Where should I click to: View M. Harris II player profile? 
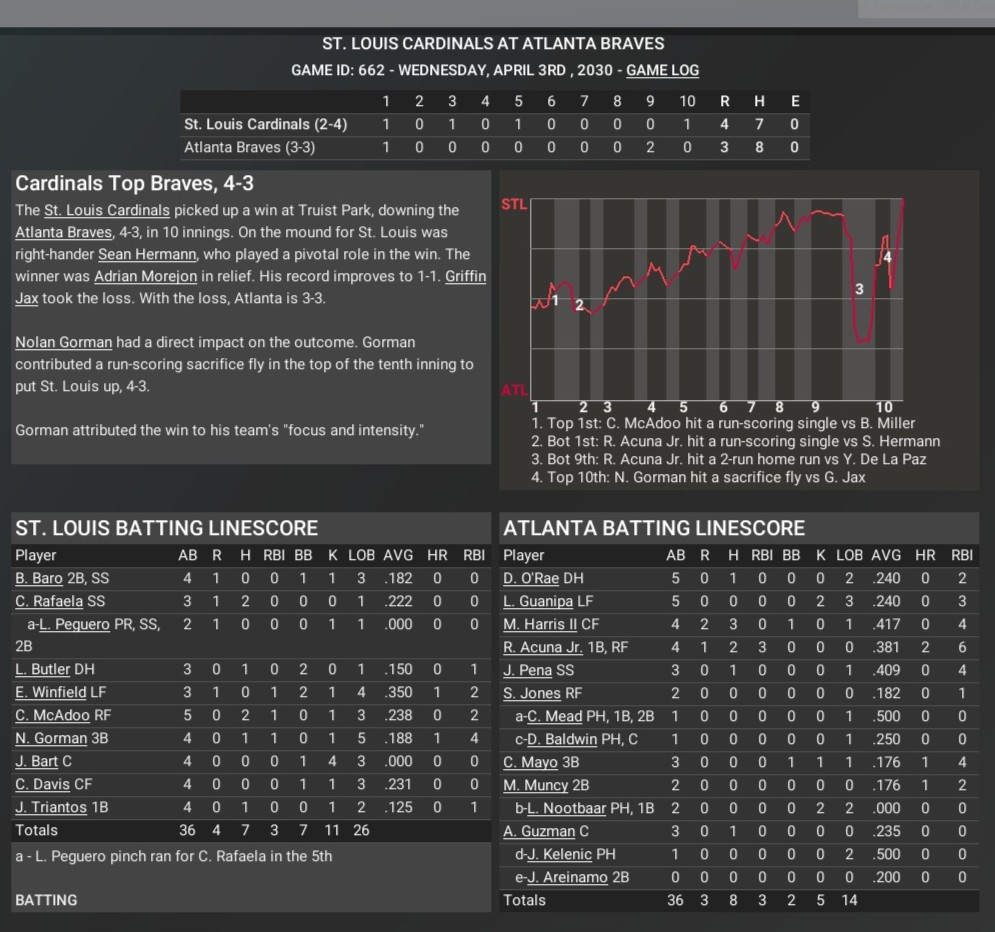pyautogui.click(x=541, y=624)
